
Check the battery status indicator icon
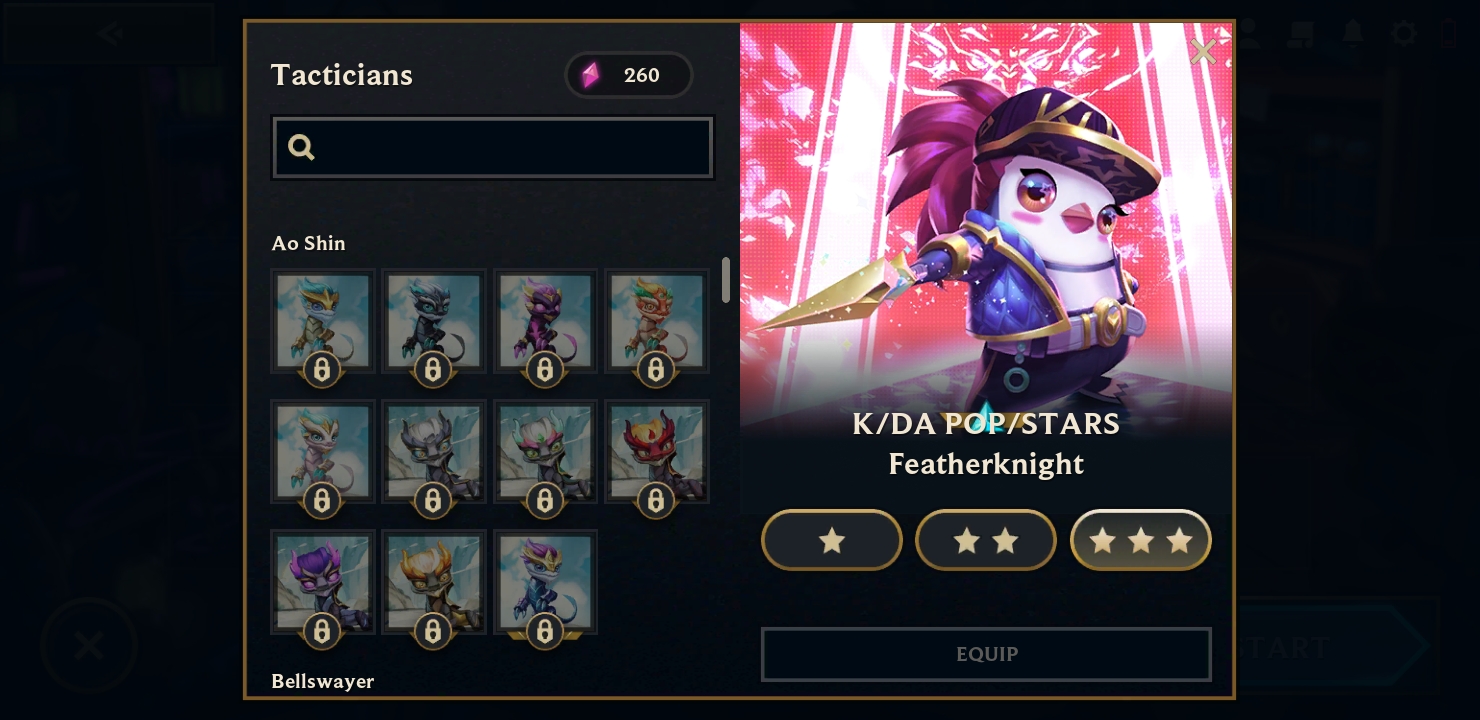(1450, 33)
